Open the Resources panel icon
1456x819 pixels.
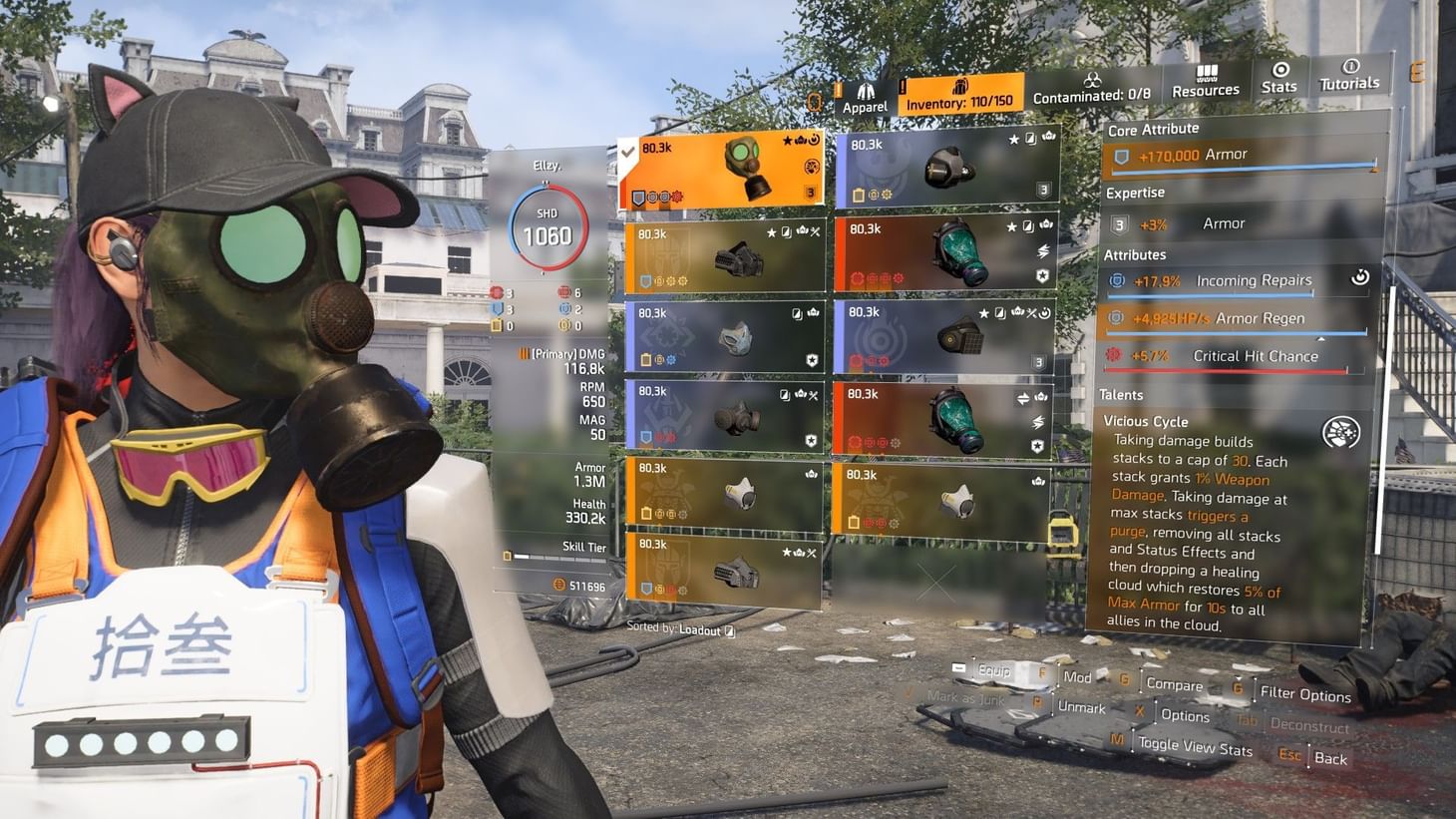[x=1206, y=74]
